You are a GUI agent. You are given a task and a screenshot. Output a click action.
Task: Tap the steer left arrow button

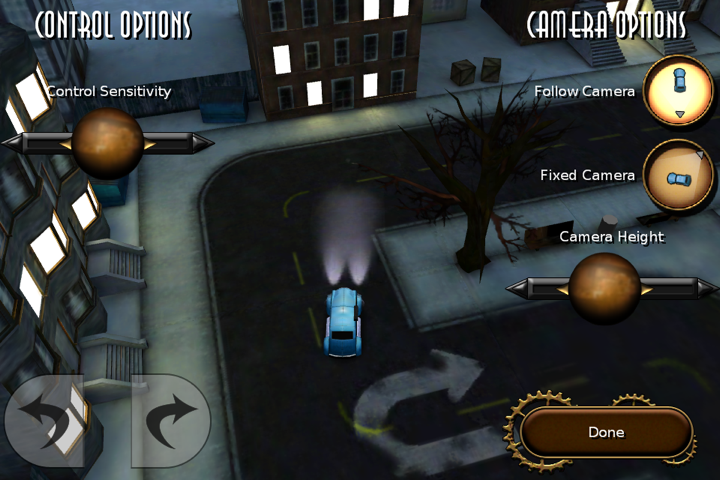pos(44,421)
